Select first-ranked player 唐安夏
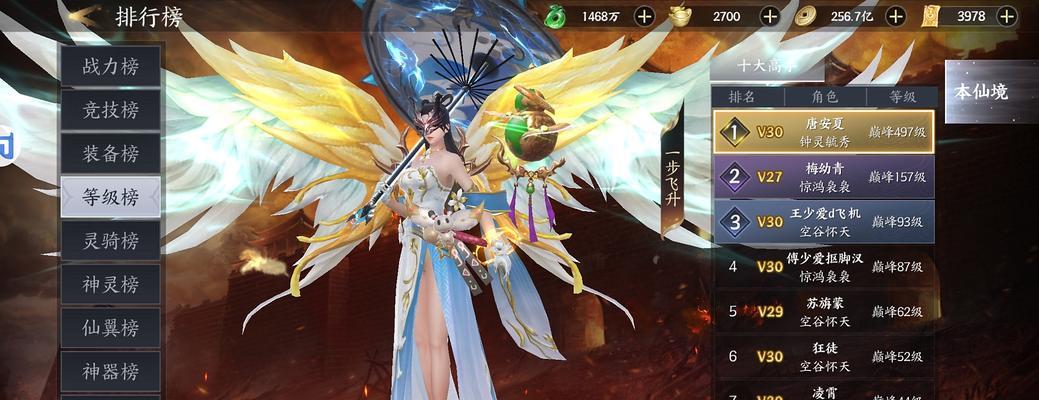Screen dimensions: 1039x400 [824, 132]
